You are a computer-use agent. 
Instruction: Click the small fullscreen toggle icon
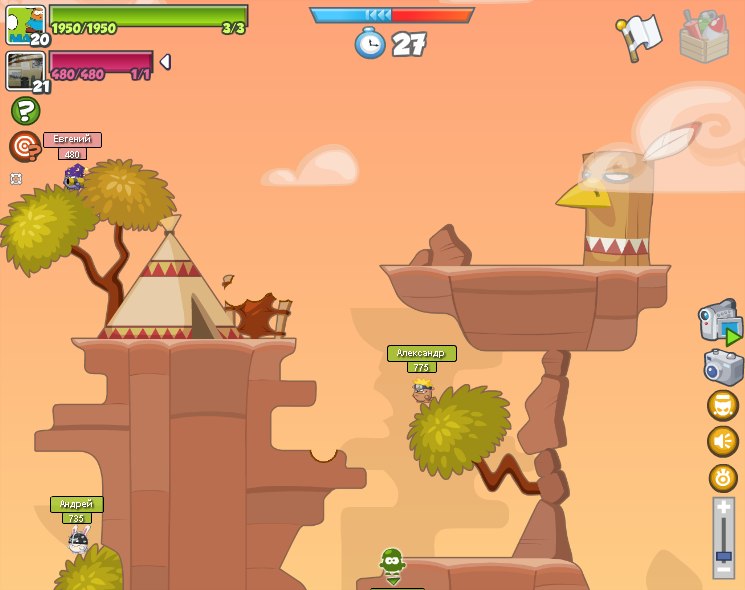coord(16,179)
